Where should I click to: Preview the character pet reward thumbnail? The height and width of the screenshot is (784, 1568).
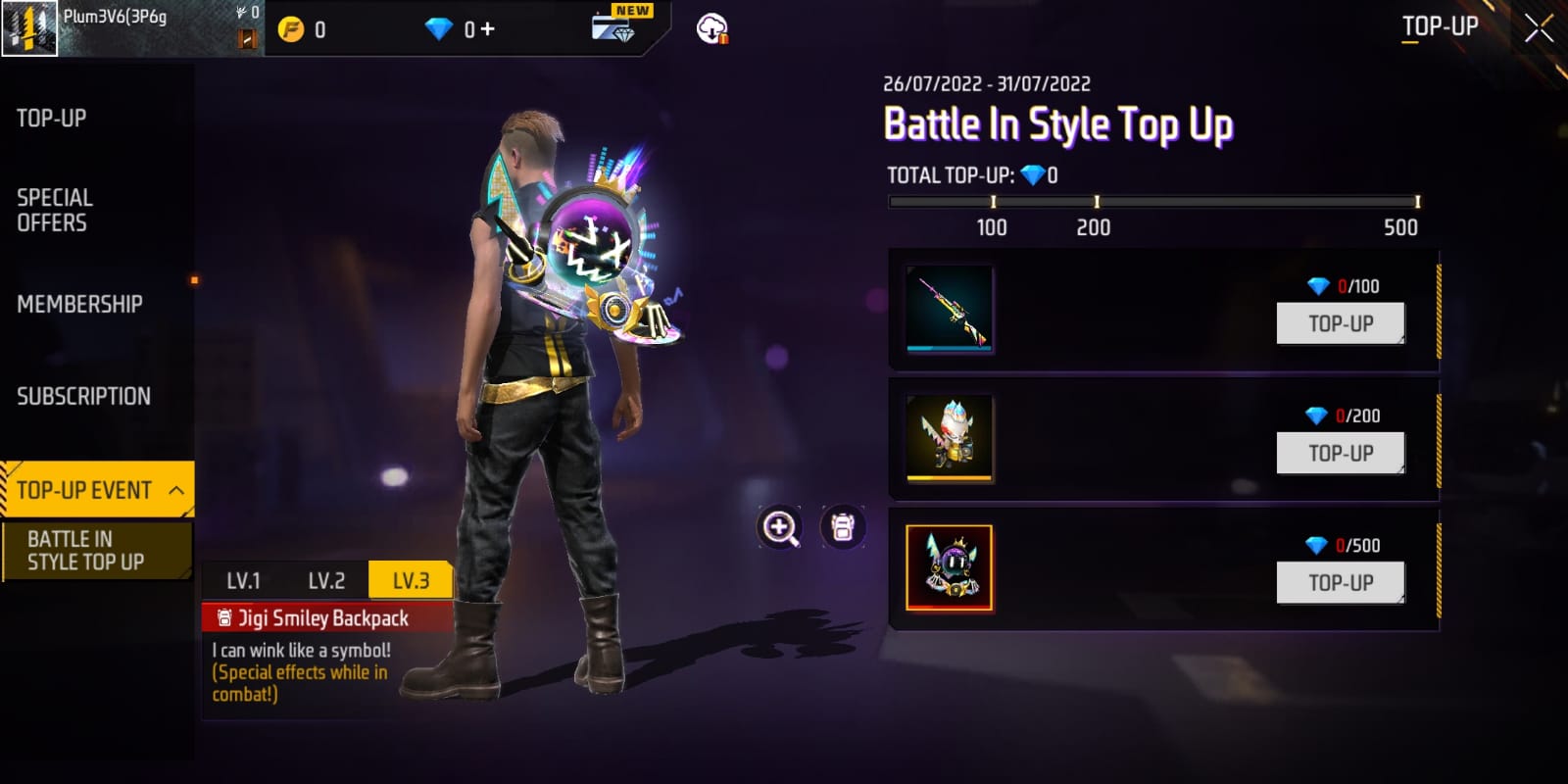tap(949, 437)
